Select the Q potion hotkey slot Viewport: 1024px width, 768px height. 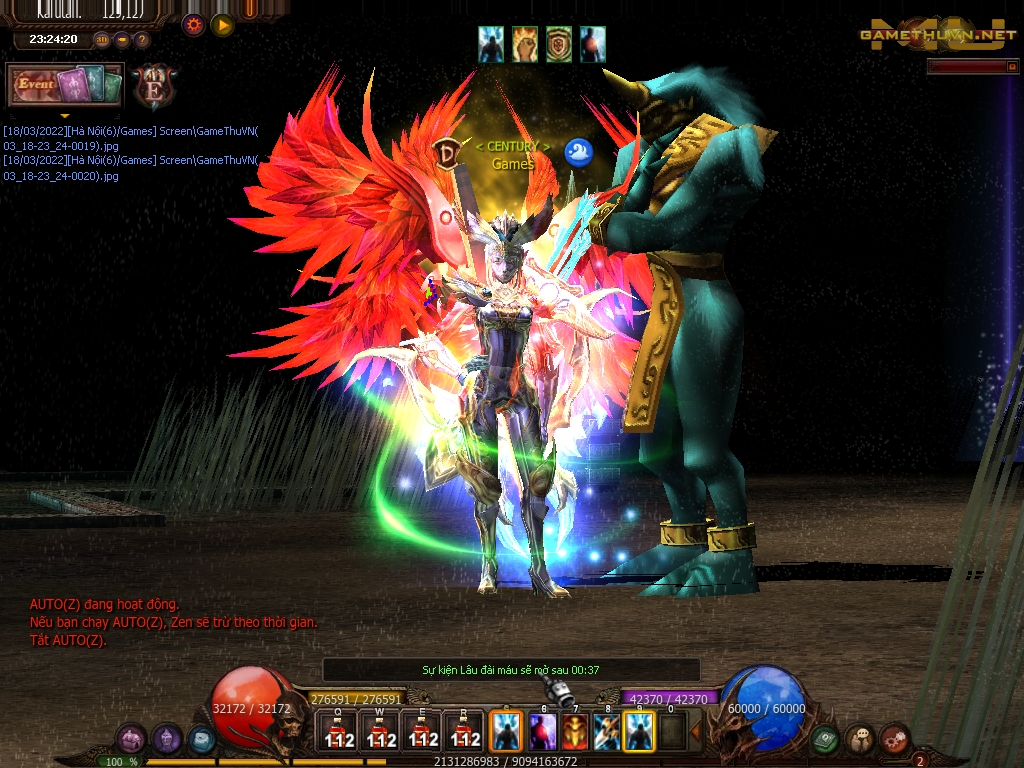(x=338, y=732)
